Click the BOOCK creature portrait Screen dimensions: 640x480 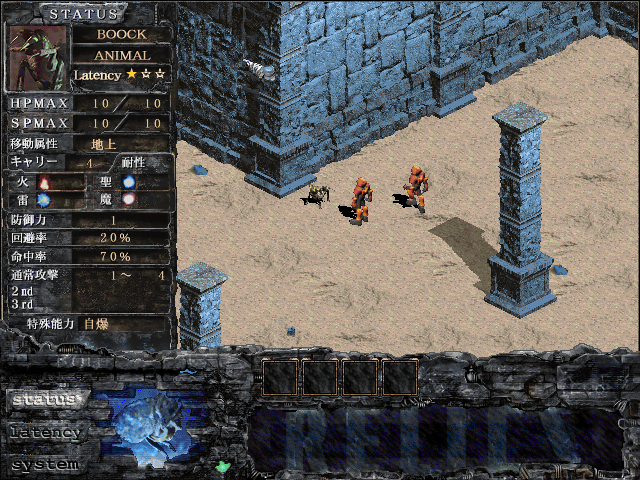click(x=39, y=56)
